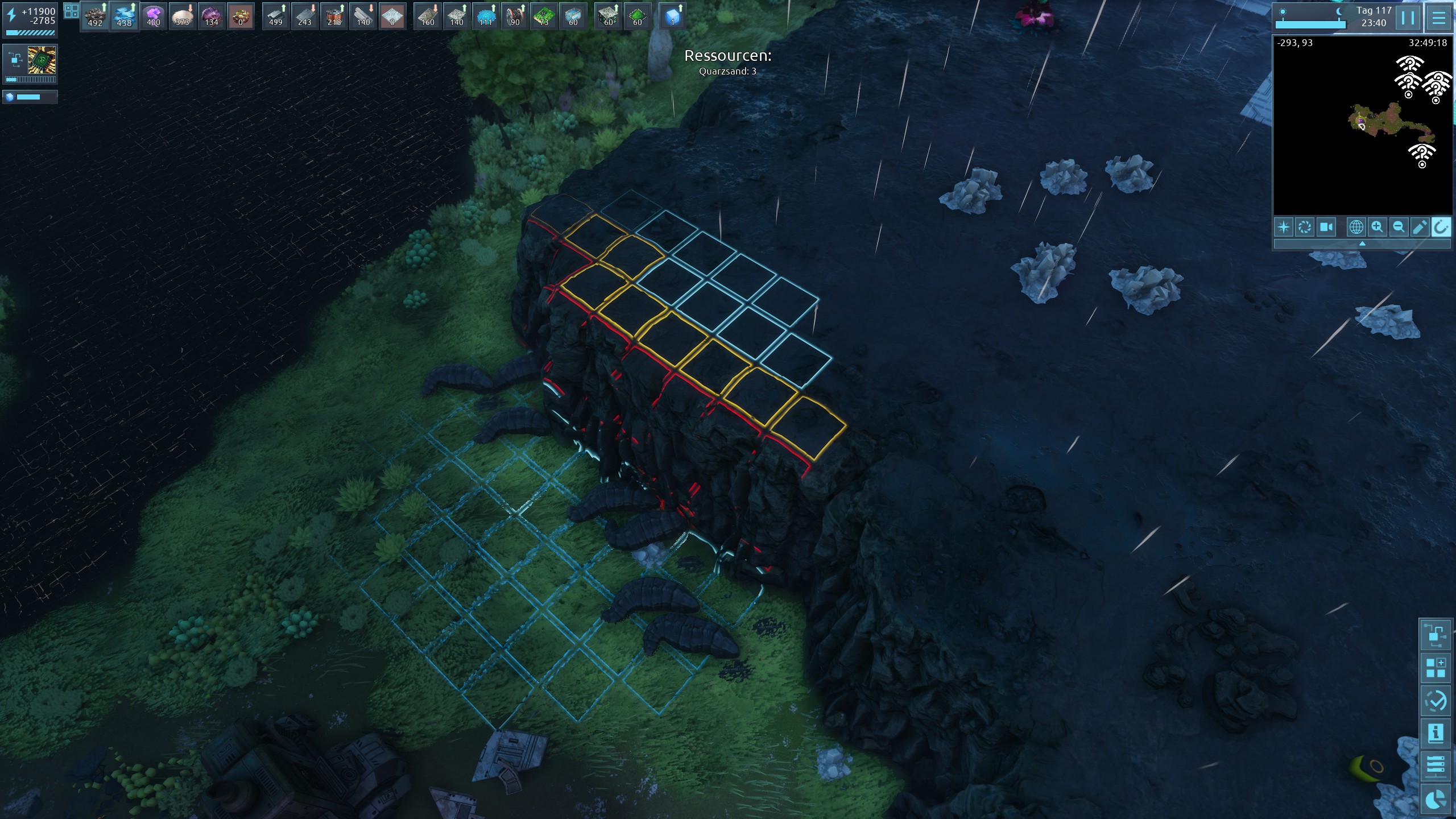This screenshot has width=1456, height=819.
Task: Click the island on the minimap
Action: tap(1388, 122)
